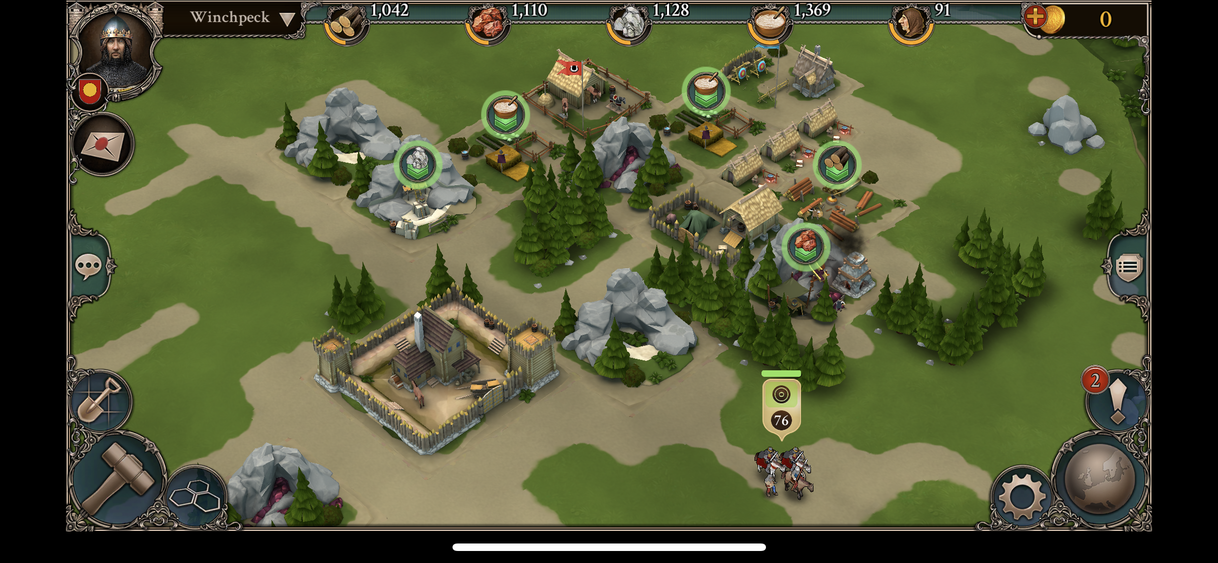Screen dimensions: 1218x563
Task: Collect the stone resource bubble
Action: click(417, 164)
